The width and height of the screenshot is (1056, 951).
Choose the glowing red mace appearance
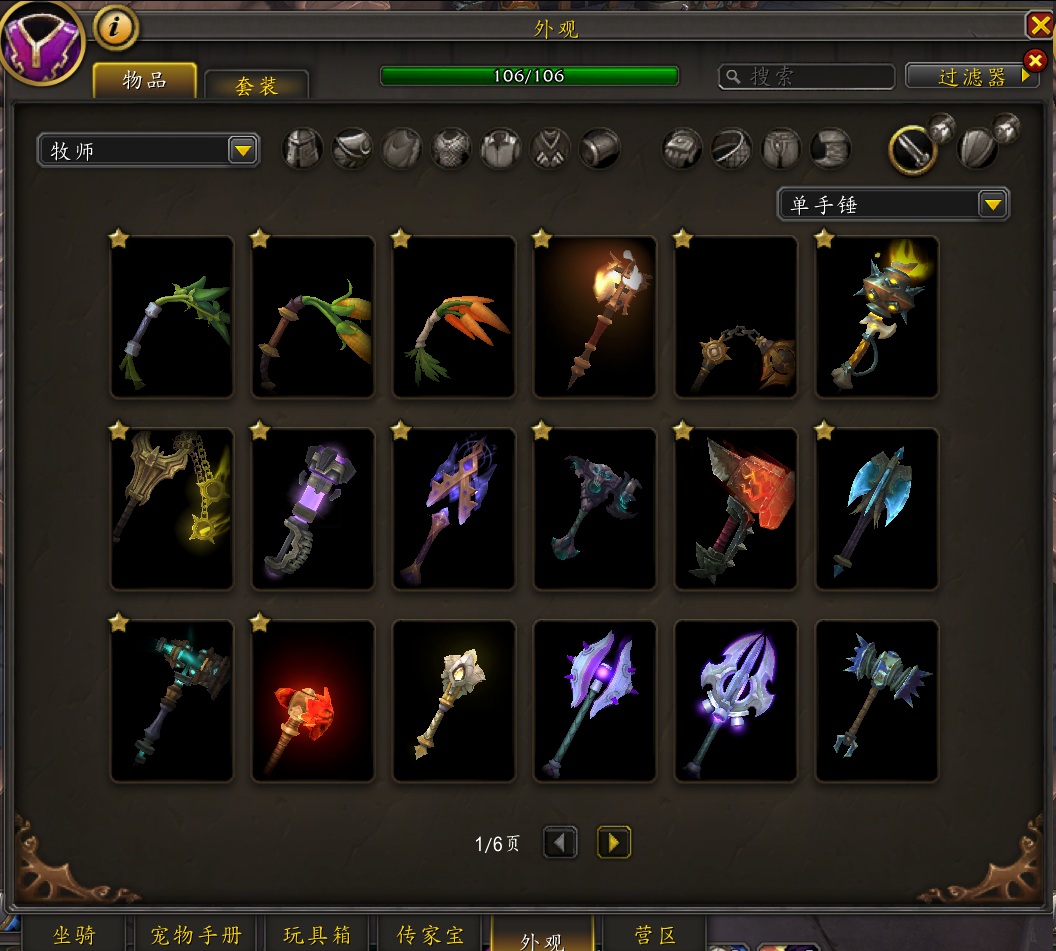(x=313, y=701)
